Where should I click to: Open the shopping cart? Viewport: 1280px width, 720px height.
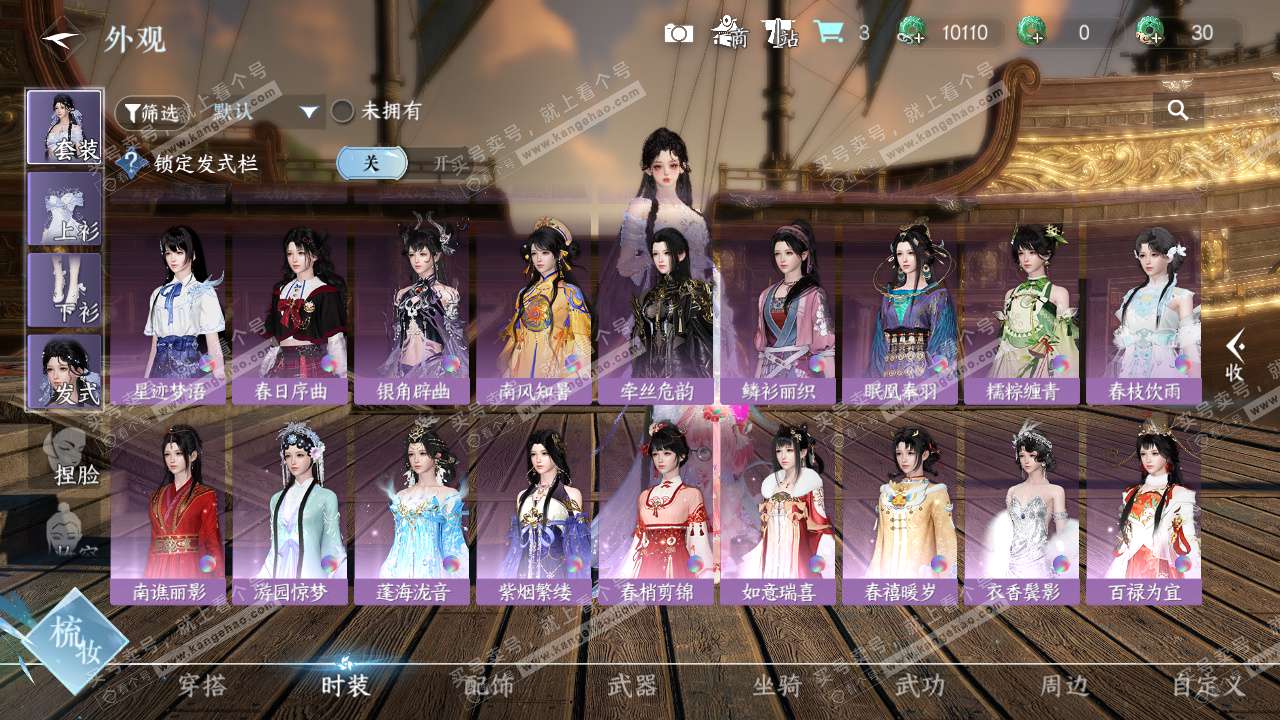point(828,32)
